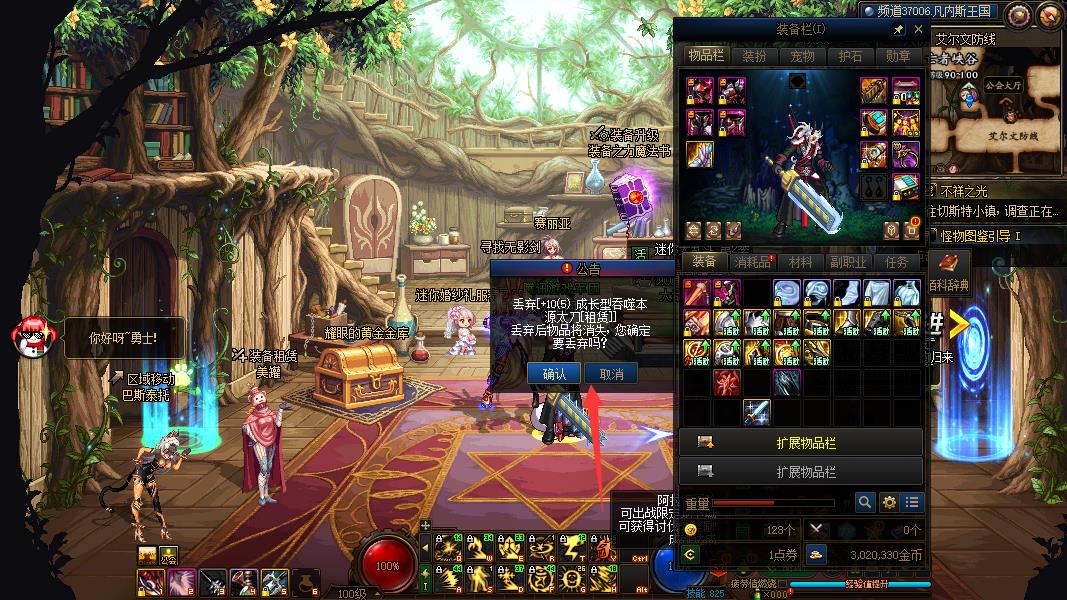Open the 宠物 pet tab
1067x600 pixels.
tap(802, 56)
